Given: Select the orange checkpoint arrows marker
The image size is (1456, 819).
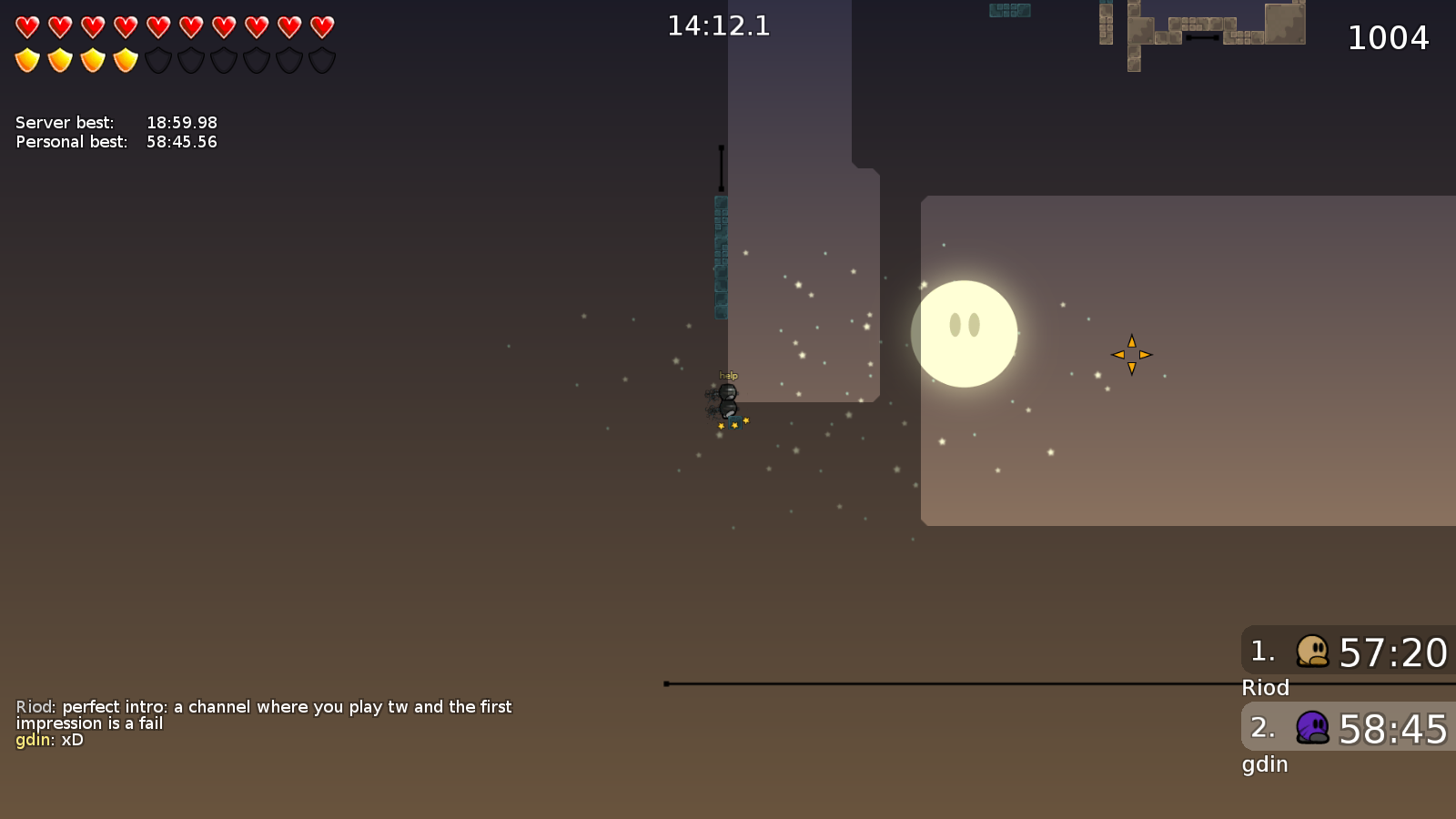Looking at the screenshot, I should [x=1131, y=355].
